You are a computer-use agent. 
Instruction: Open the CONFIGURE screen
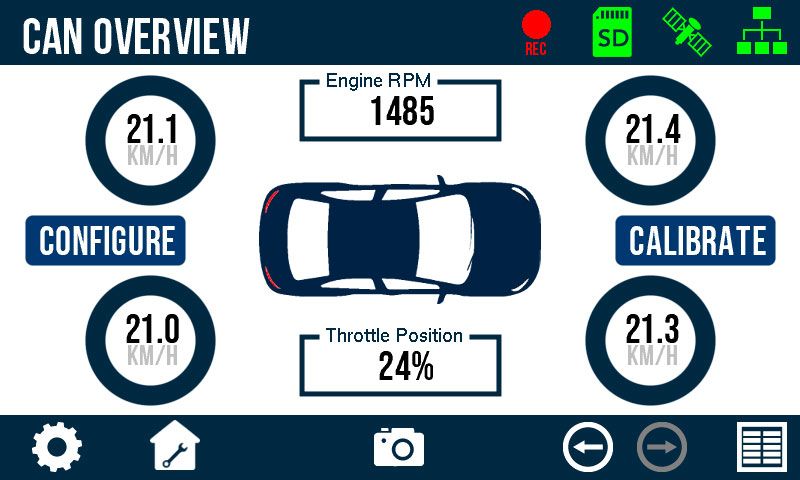pos(106,241)
